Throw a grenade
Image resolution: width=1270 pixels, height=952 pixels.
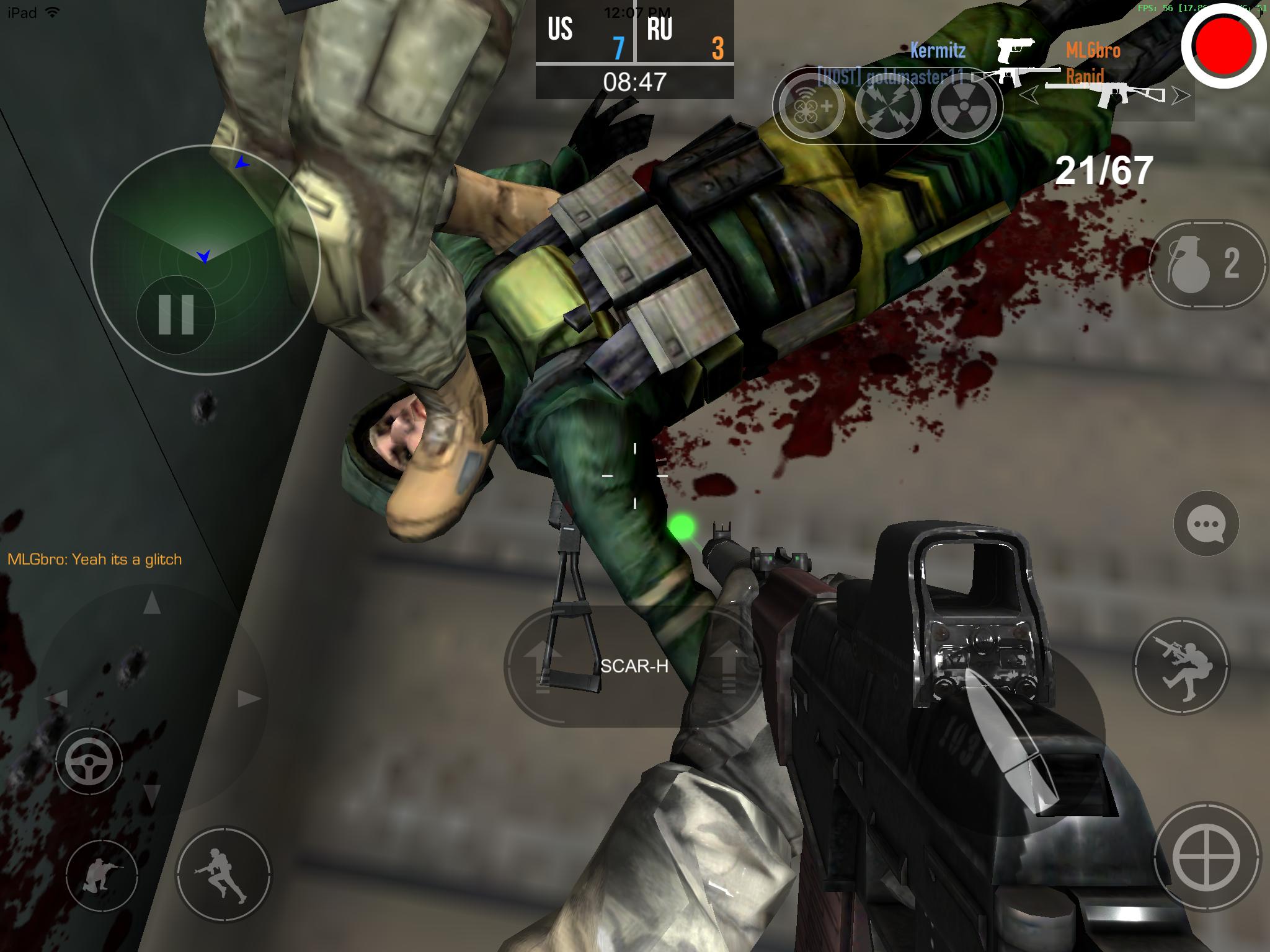1206,265
